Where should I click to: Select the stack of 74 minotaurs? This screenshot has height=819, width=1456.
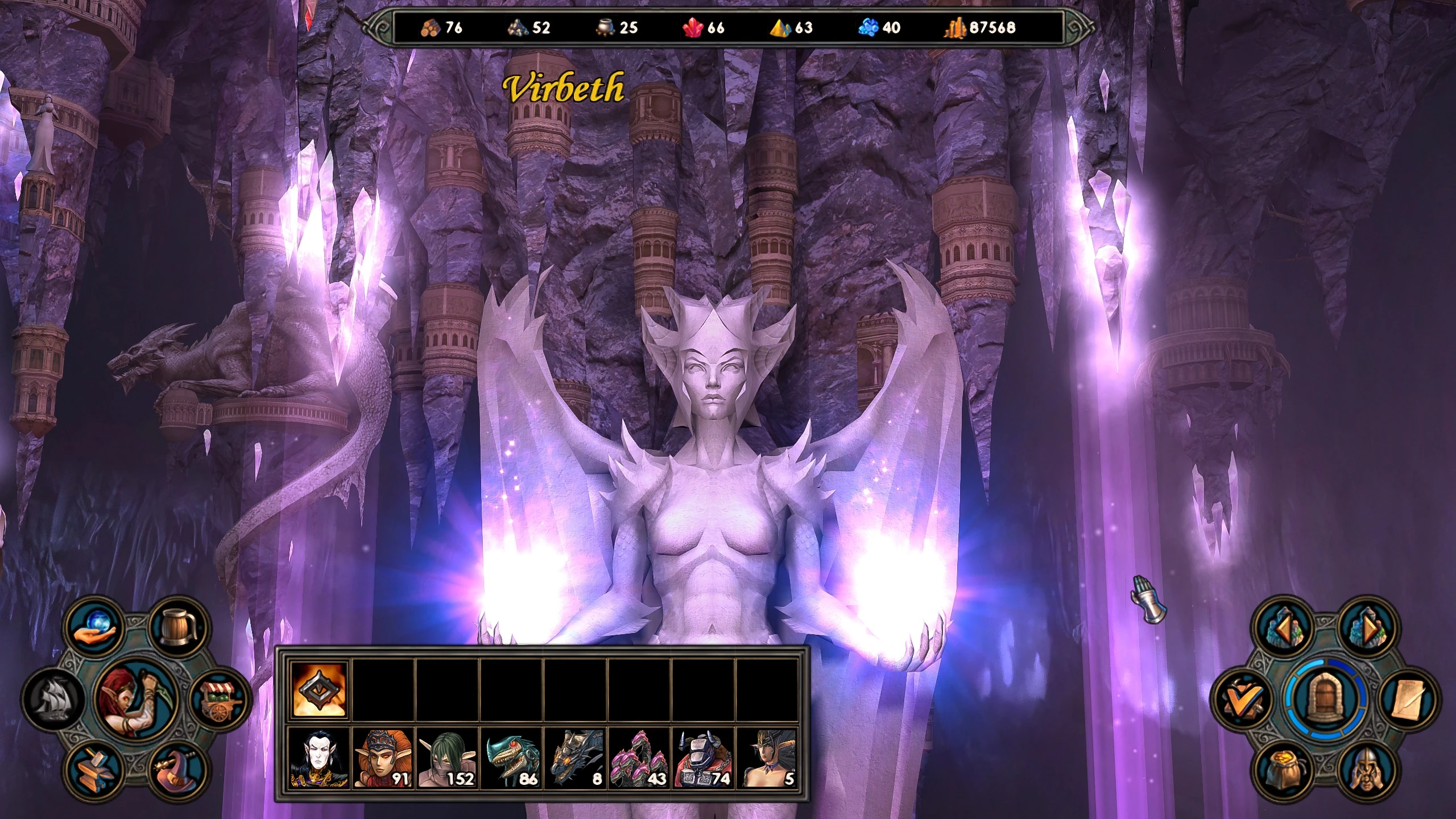[703, 758]
